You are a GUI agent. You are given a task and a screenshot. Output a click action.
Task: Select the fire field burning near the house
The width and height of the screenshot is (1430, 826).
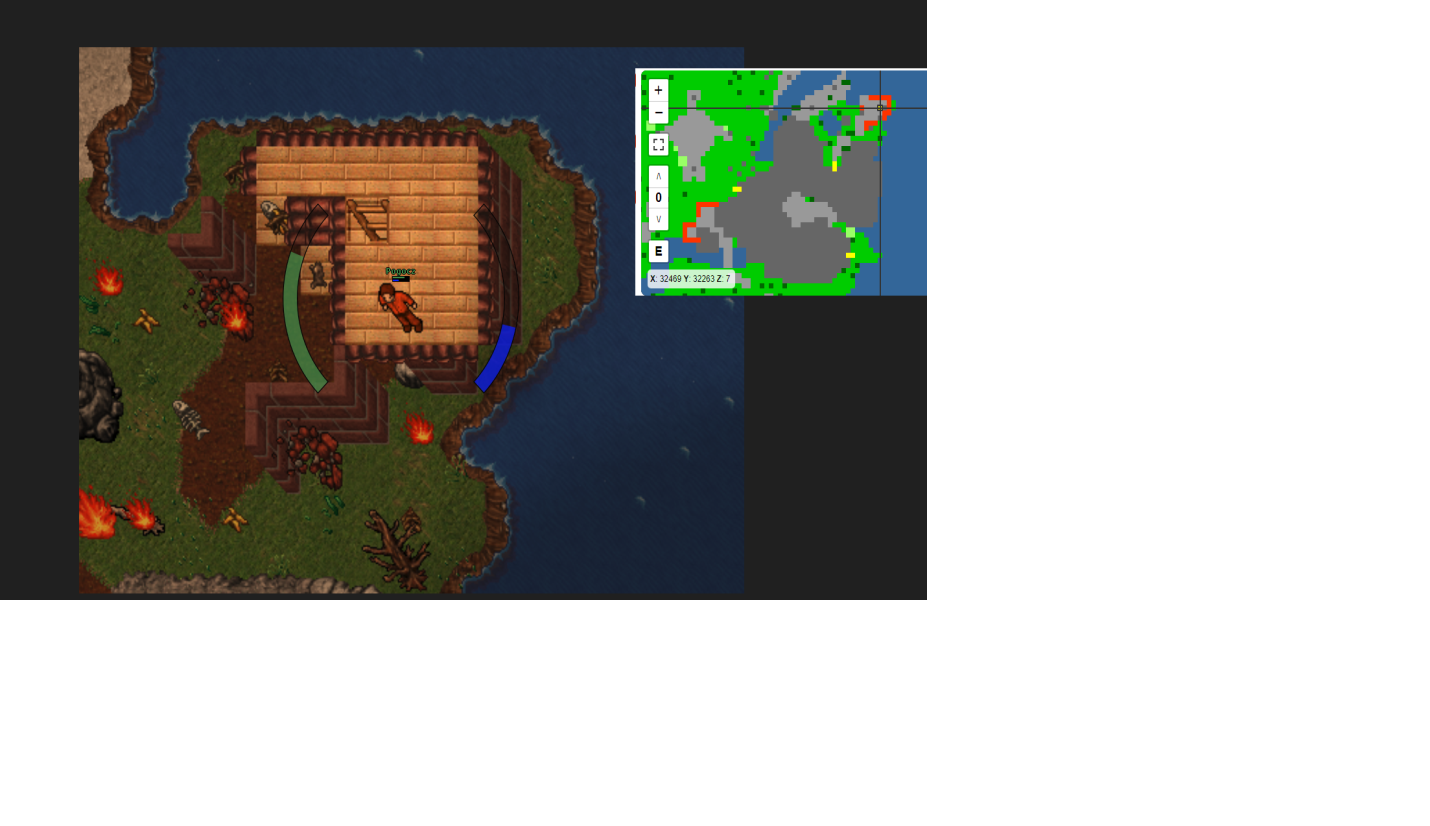(x=417, y=427)
